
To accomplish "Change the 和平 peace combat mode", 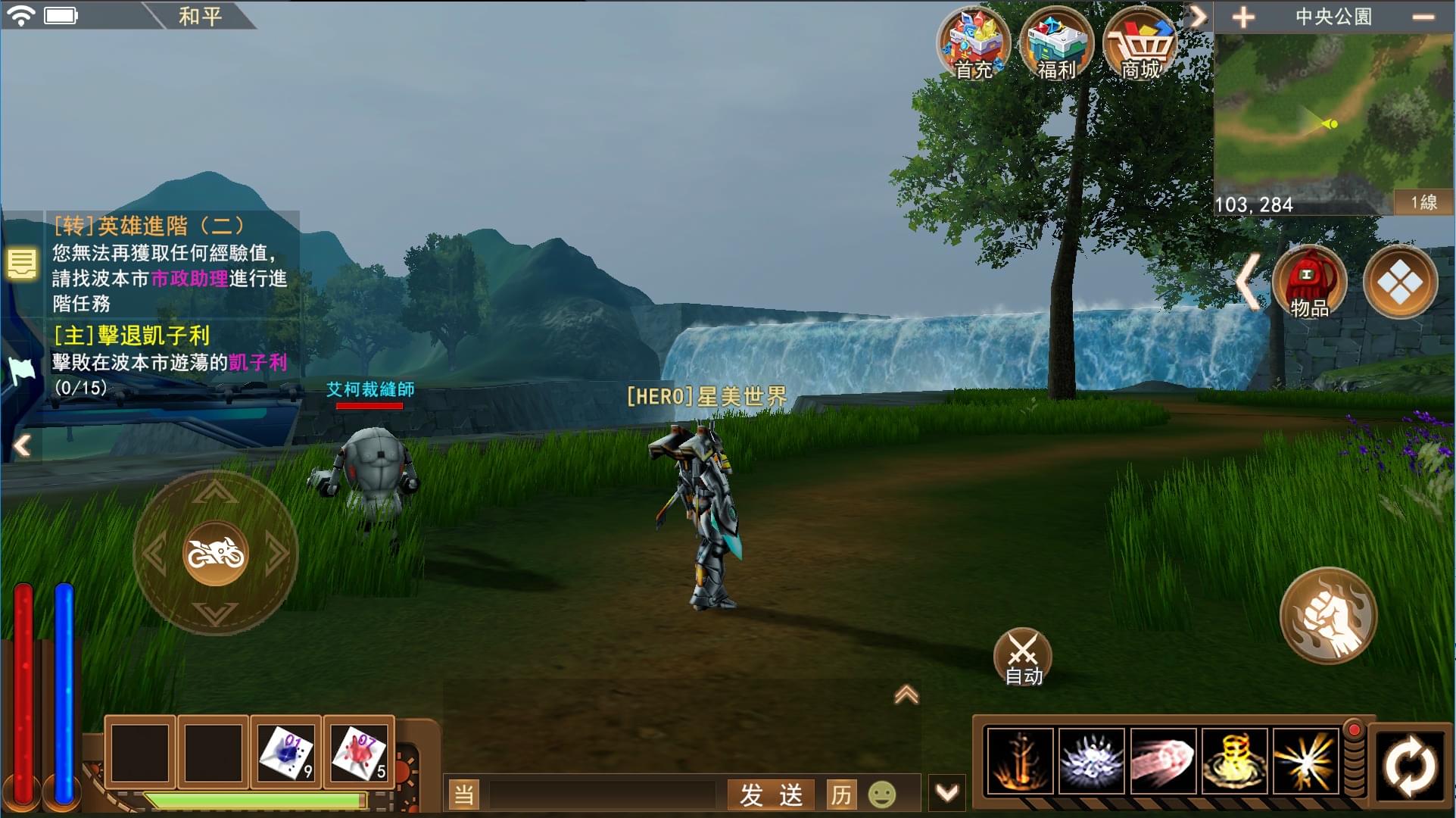I will point(199,15).
